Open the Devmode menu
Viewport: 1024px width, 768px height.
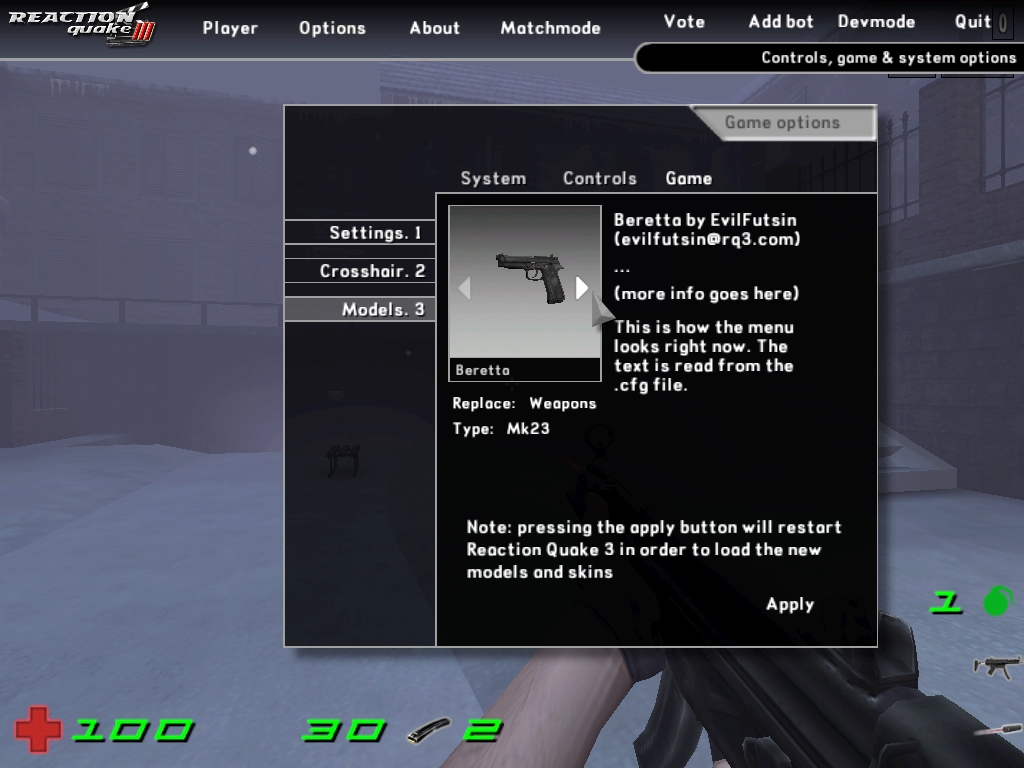(x=876, y=21)
